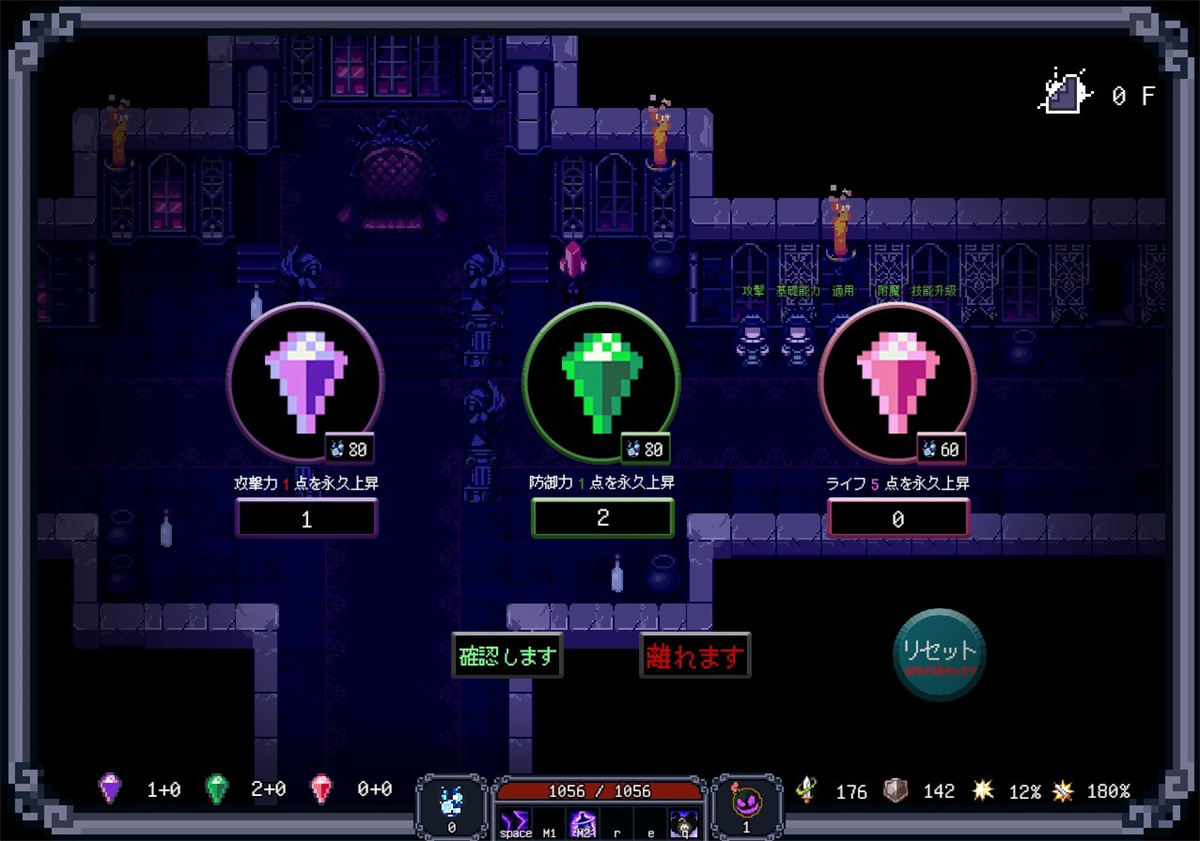Activate the space dash skill slot
Screen dimensions: 1200x841
pyautogui.click(x=516, y=824)
